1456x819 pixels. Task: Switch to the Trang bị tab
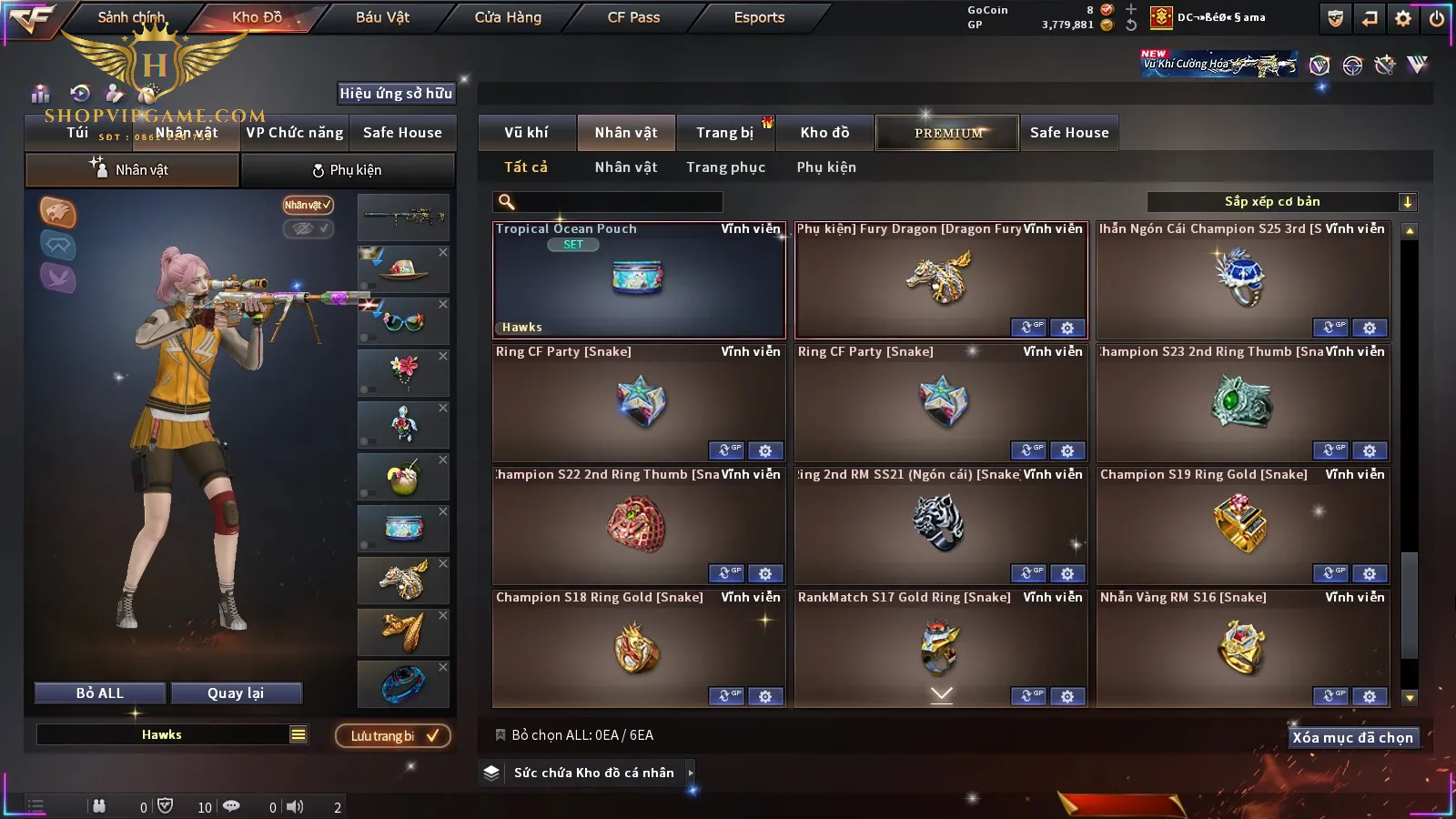[x=724, y=133]
